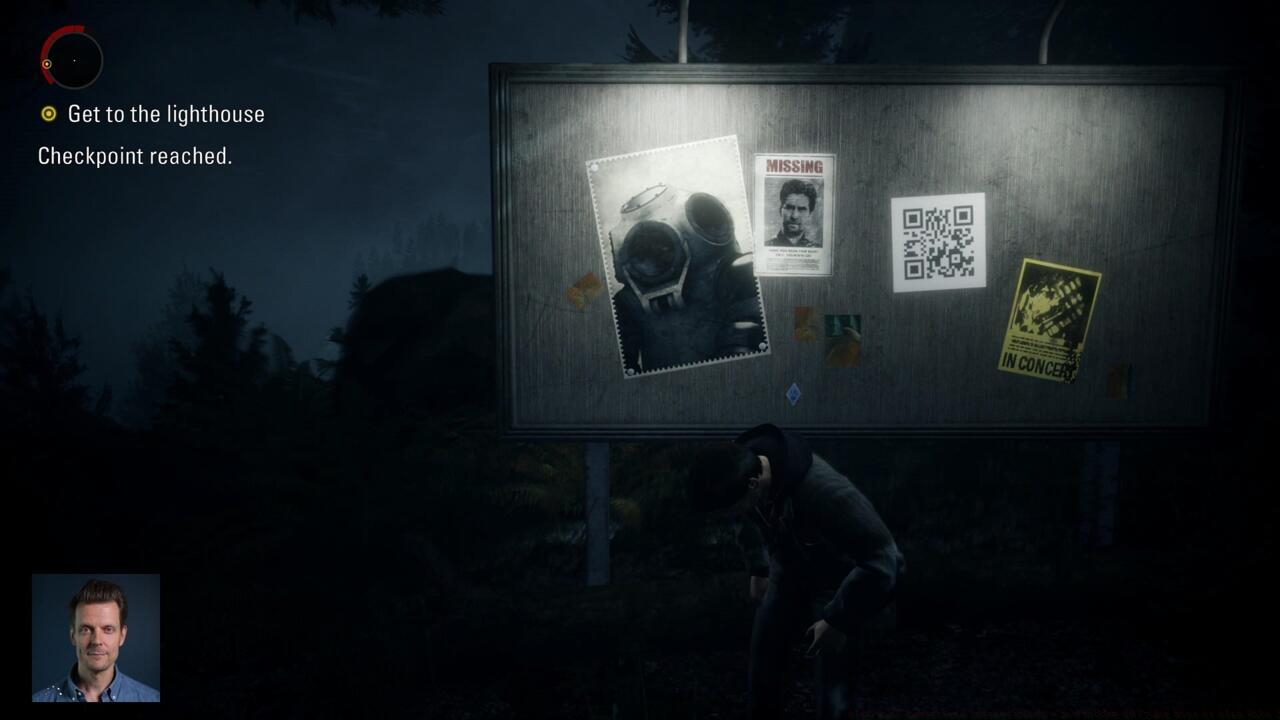Toggle the objective bullet beside the quest text
This screenshot has height=720, width=1280.
(x=50, y=114)
